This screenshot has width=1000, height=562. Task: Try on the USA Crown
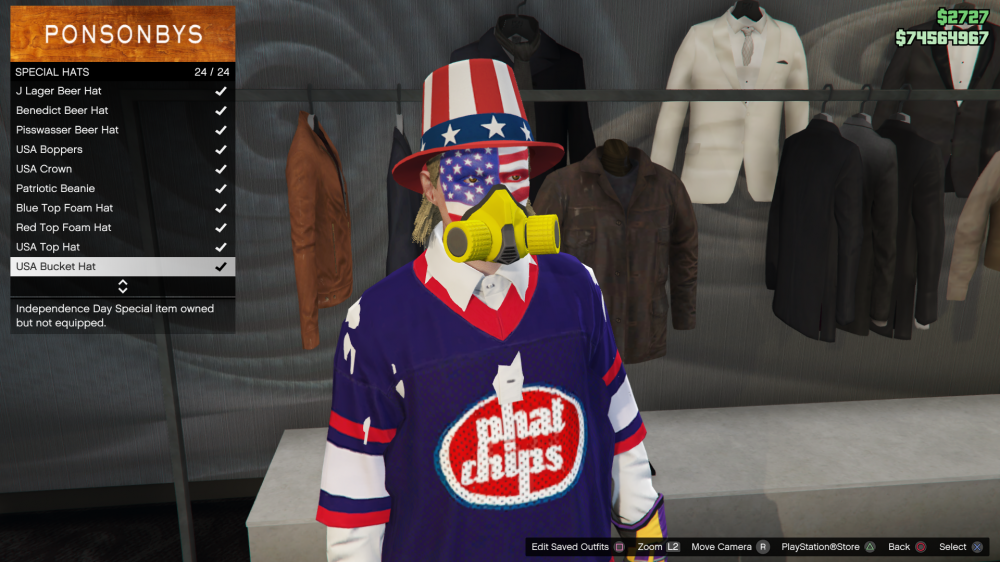point(122,169)
